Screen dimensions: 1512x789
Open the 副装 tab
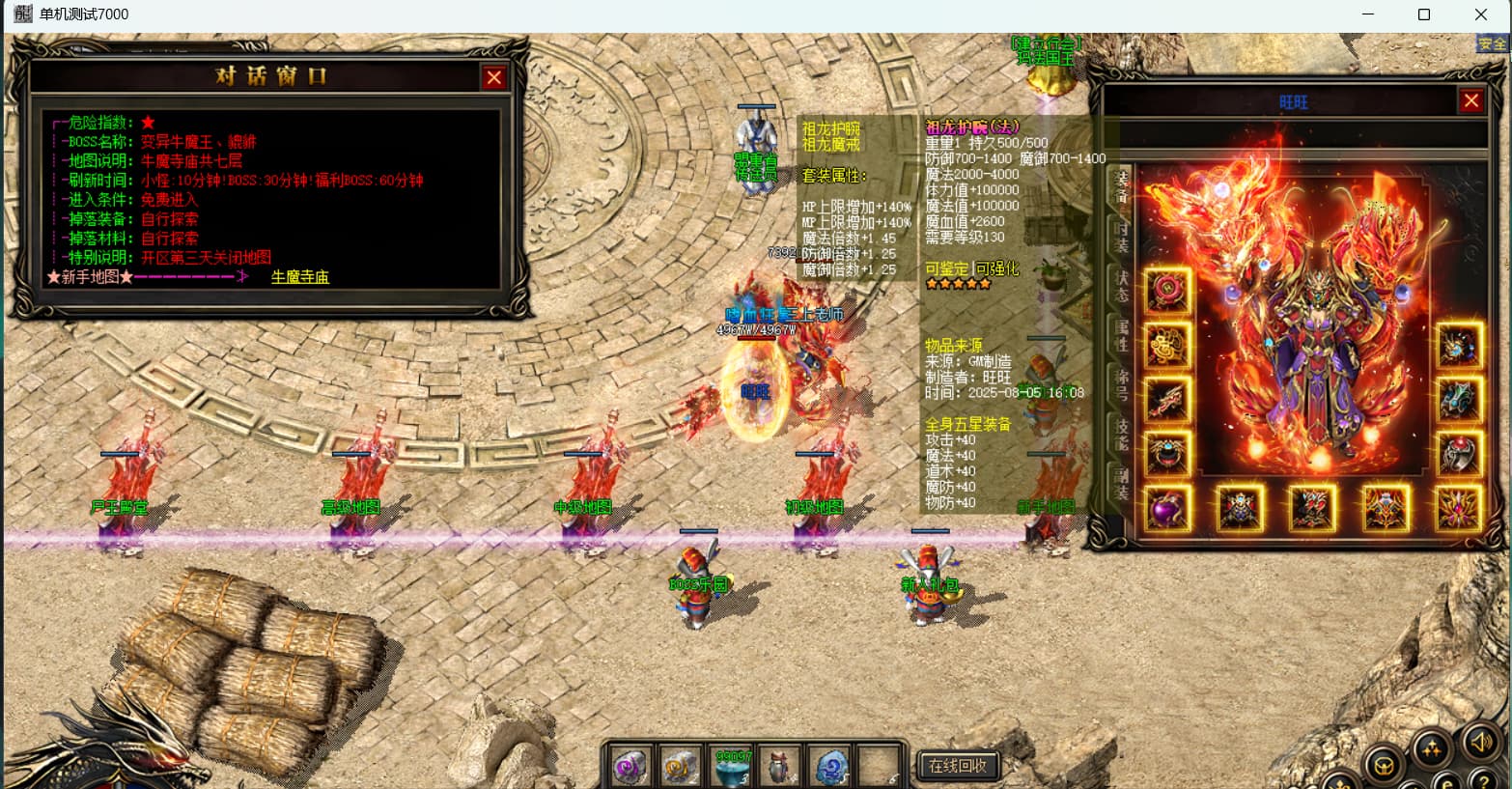pyautogui.click(x=1121, y=483)
